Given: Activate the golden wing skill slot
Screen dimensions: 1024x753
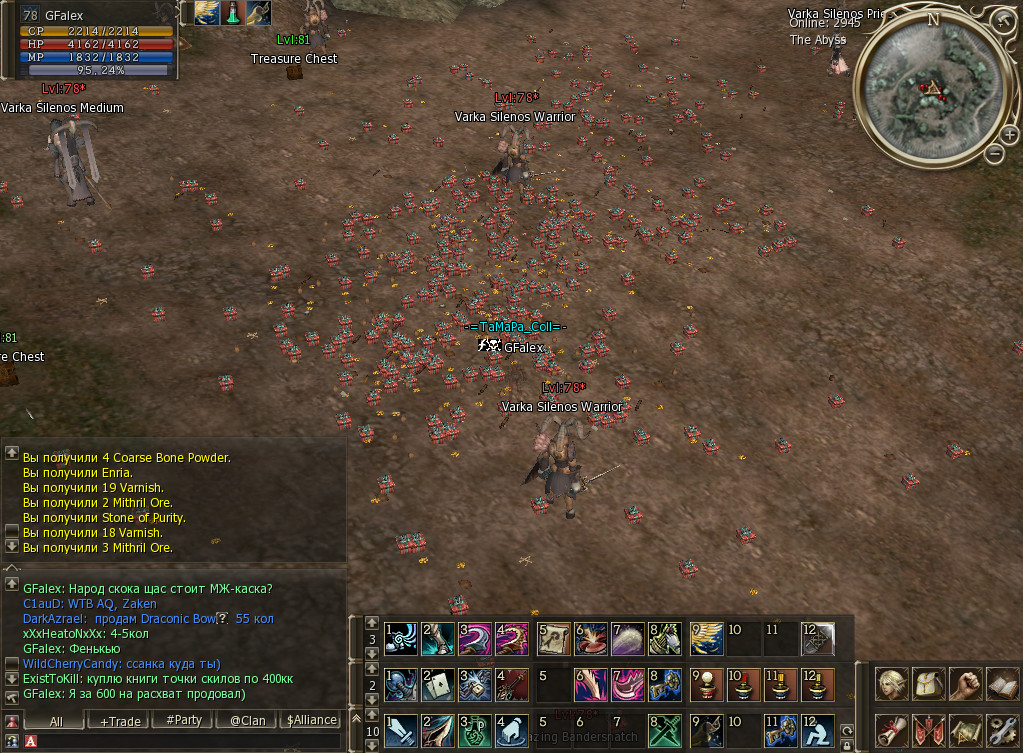Looking at the screenshot, I should pos(706,638).
